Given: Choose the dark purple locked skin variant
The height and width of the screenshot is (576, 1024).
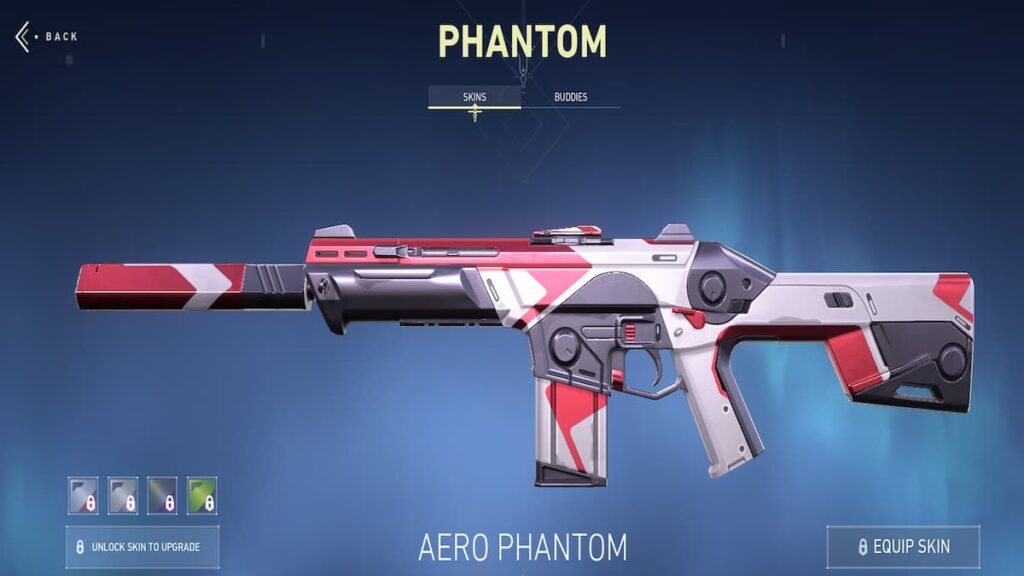Looking at the screenshot, I should [162, 495].
